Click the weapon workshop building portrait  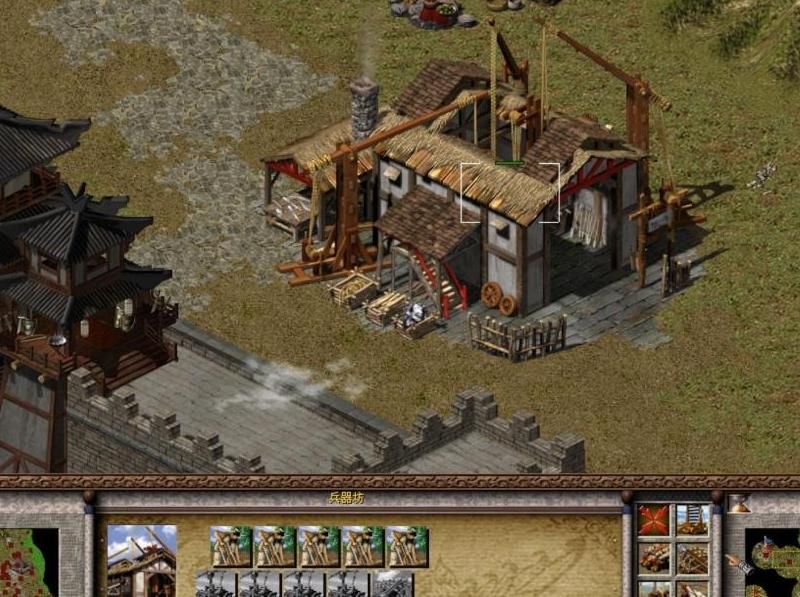[141, 560]
